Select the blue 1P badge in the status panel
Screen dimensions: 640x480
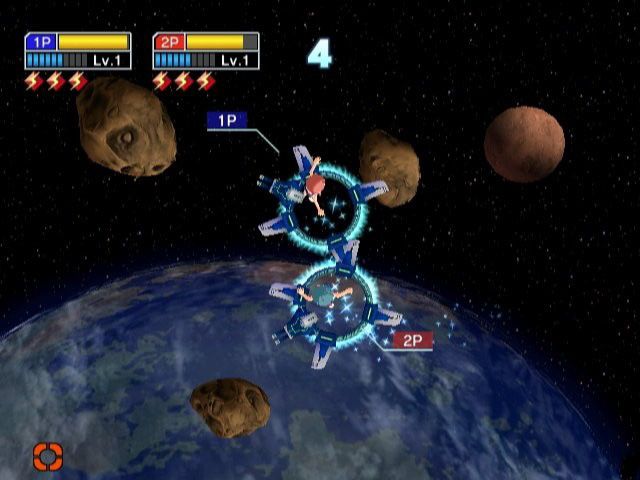click(x=40, y=42)
